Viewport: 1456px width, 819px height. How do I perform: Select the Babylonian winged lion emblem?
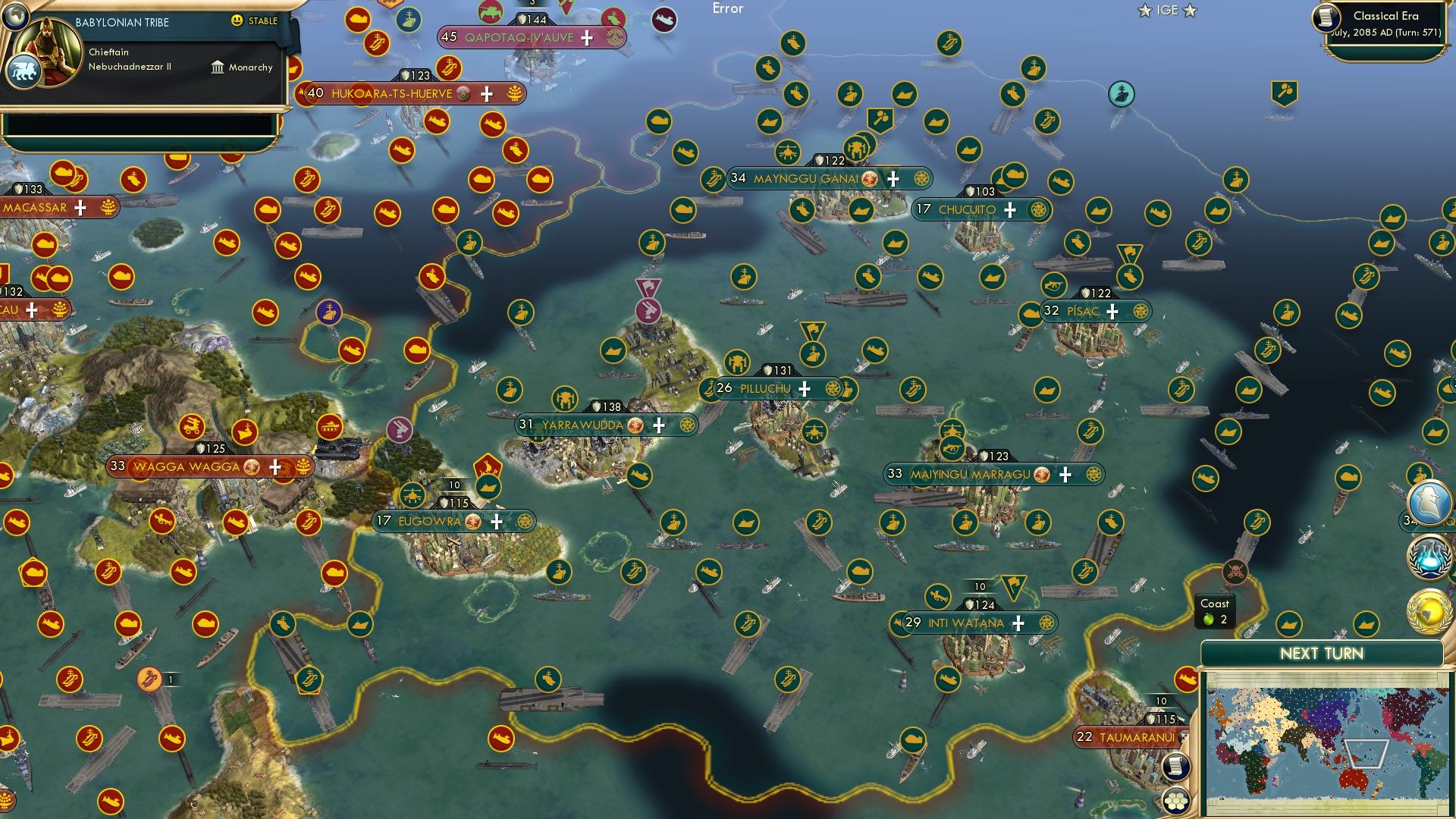click(24, 68)
